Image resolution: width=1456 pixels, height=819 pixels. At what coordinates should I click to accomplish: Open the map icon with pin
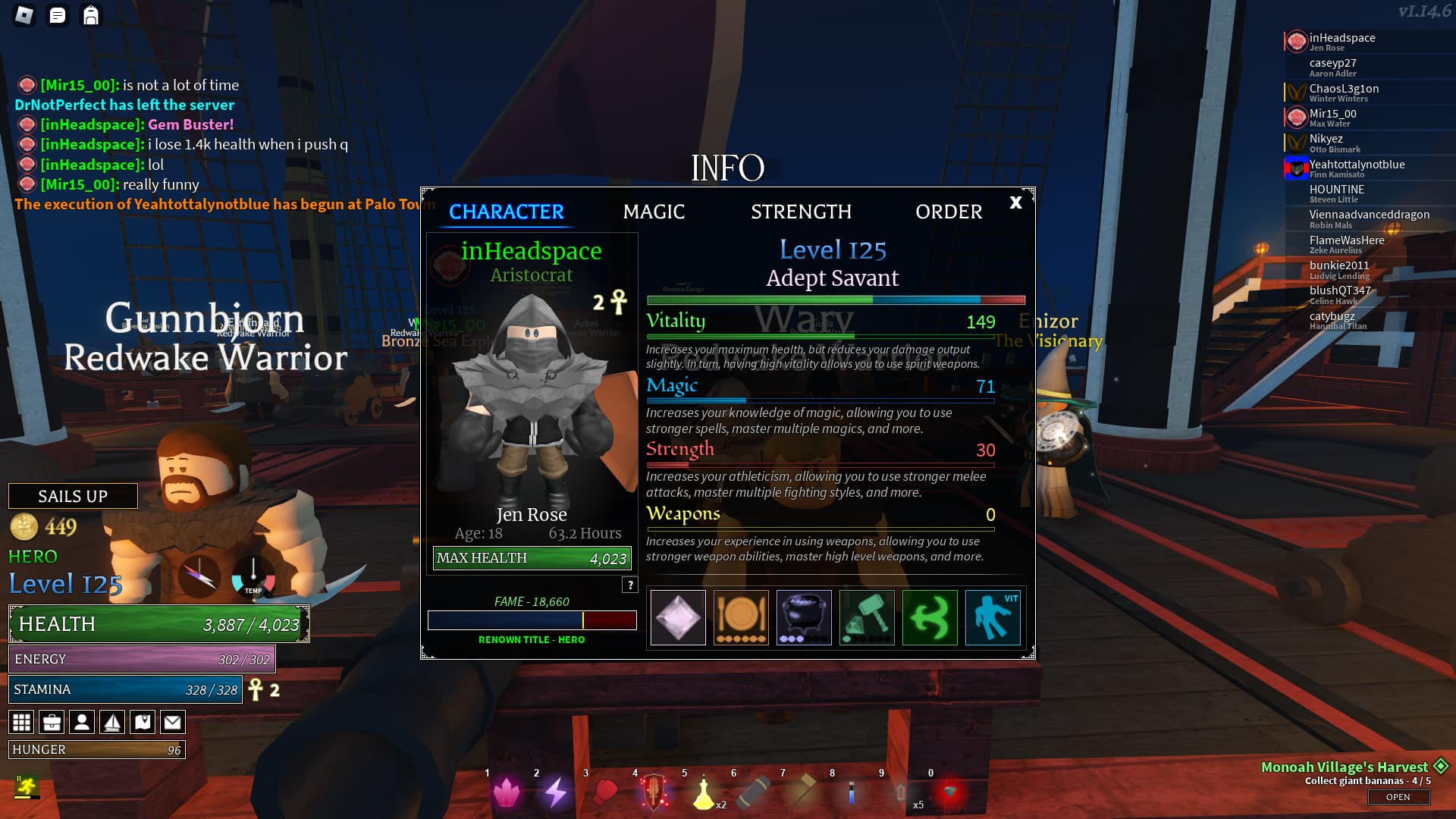(x=143, y=722)
